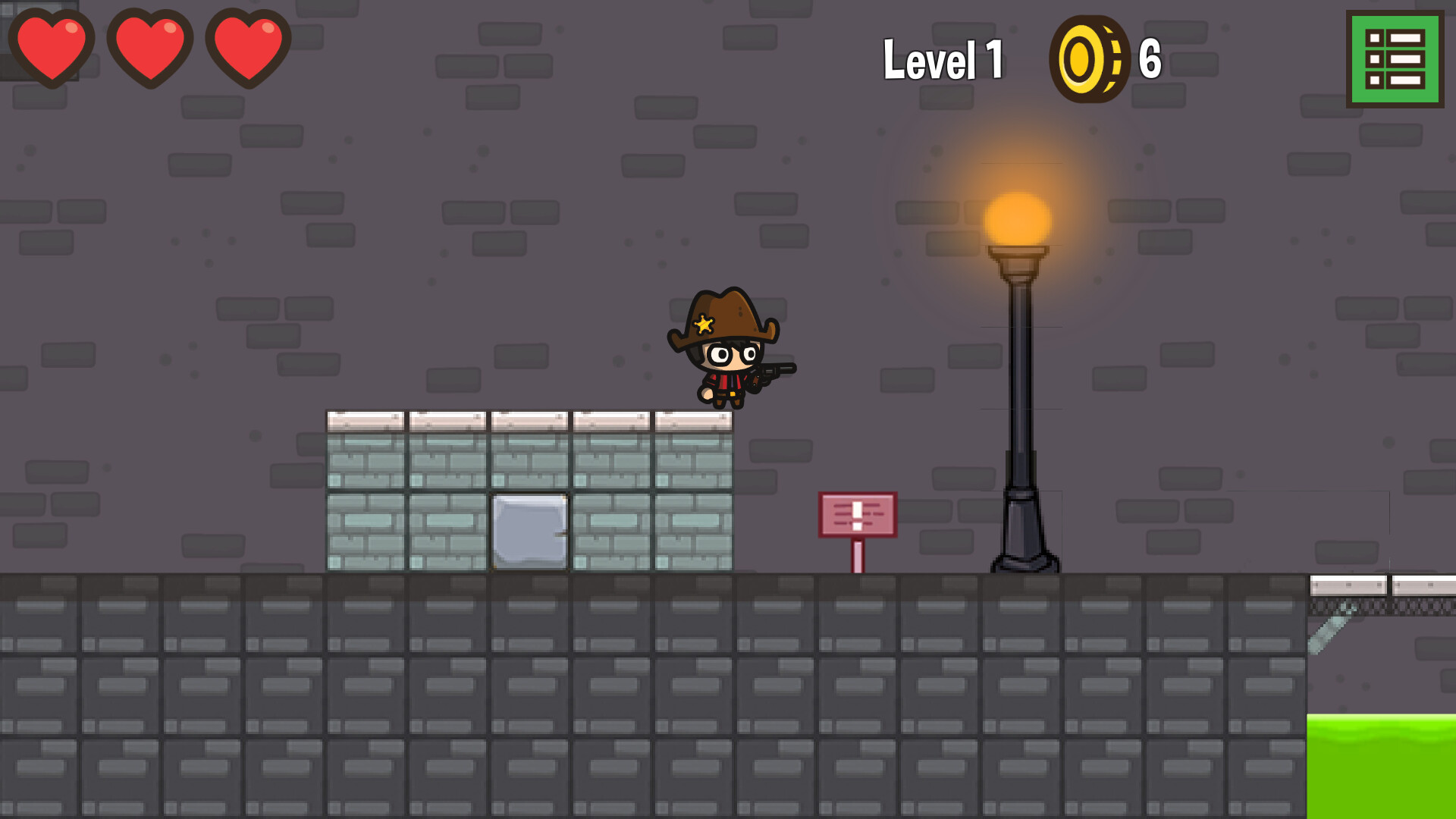
Task: Click the top-left brick platform tile
Action: 364,421
